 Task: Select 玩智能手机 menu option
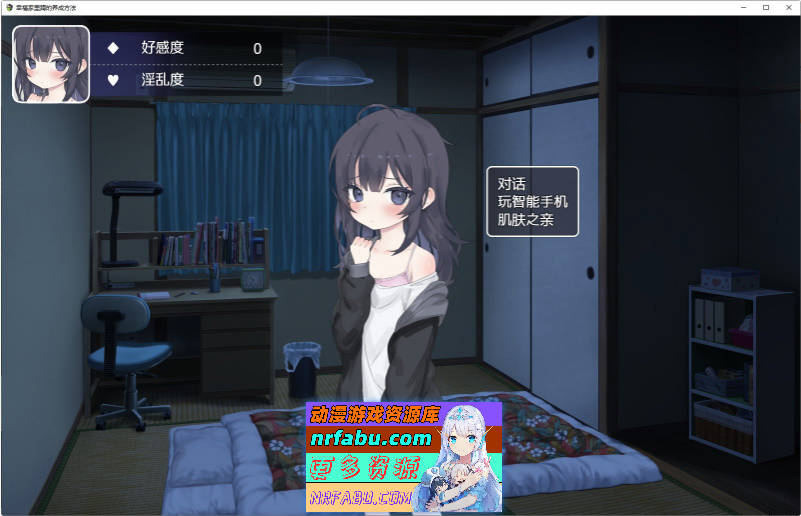tap(532, 202)
